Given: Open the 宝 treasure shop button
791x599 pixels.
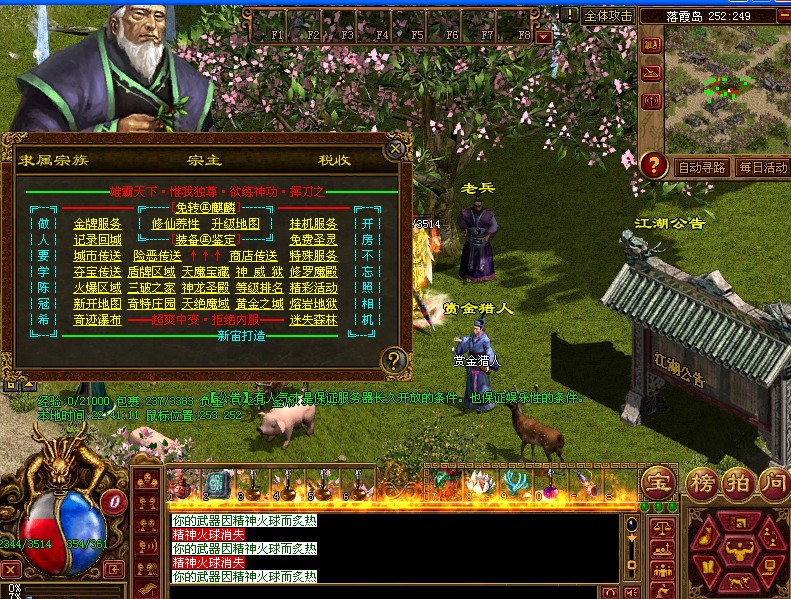Looking at the screenshot, I should pos(658,482).
